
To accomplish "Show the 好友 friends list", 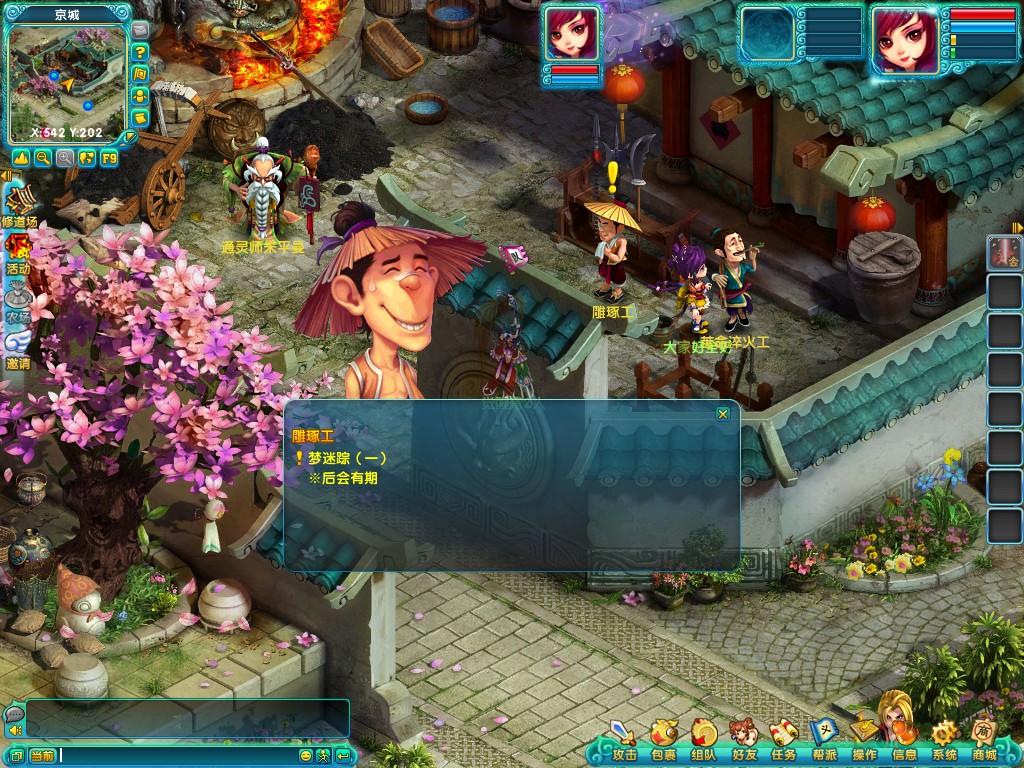I will [x=743, y=739].
